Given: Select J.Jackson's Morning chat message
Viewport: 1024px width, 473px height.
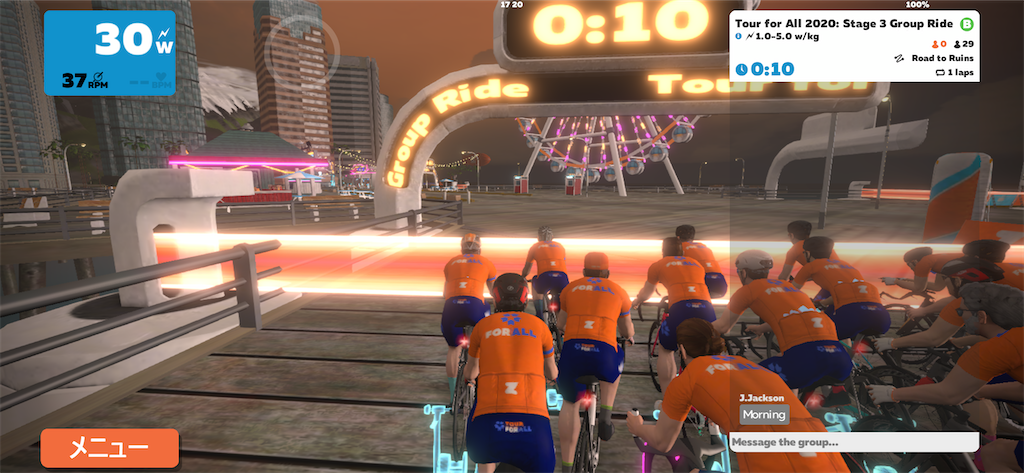Looking at the screenshot, I should click(764, 414).
